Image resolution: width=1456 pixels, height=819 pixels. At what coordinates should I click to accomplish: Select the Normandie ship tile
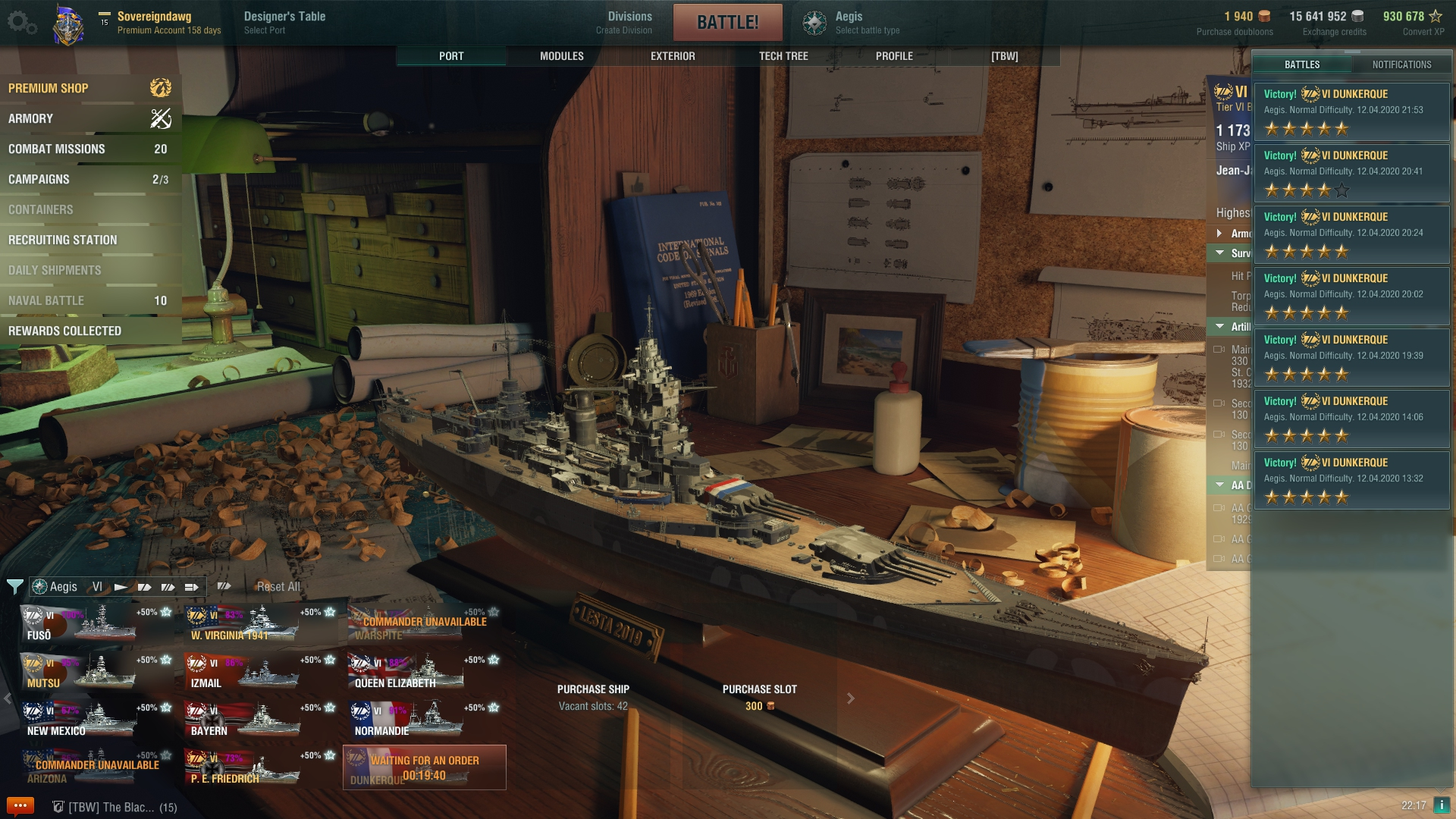(x=425, y=719)
